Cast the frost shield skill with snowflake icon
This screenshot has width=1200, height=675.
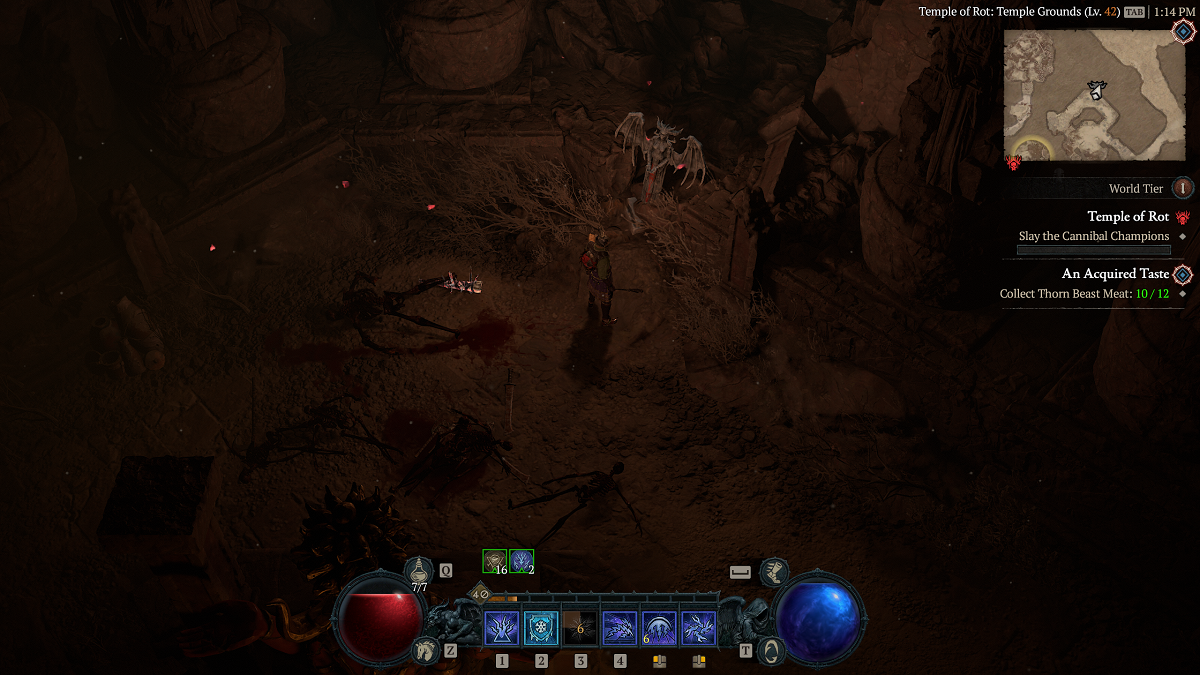[x=541, y=629]
